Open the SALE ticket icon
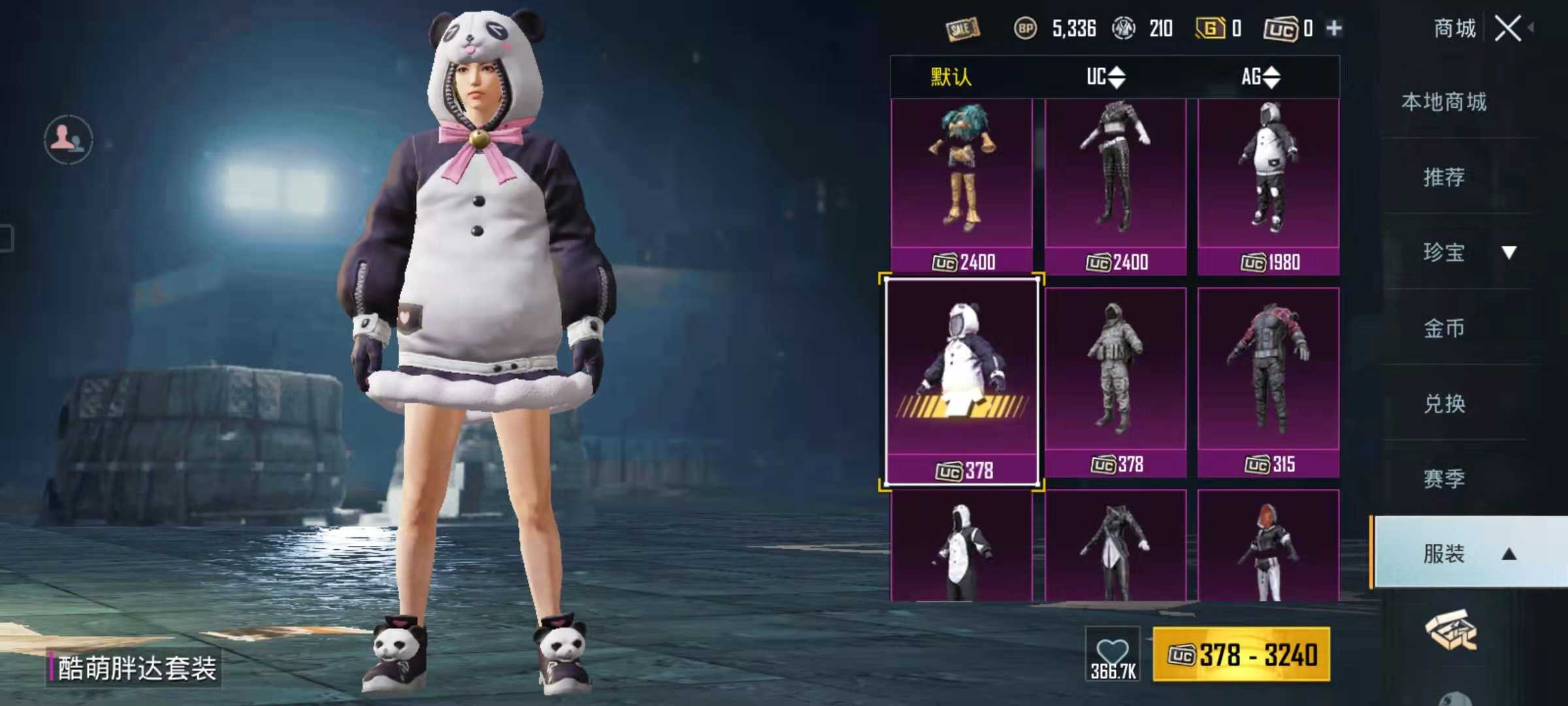1568x706 pixels. [962, 28]
